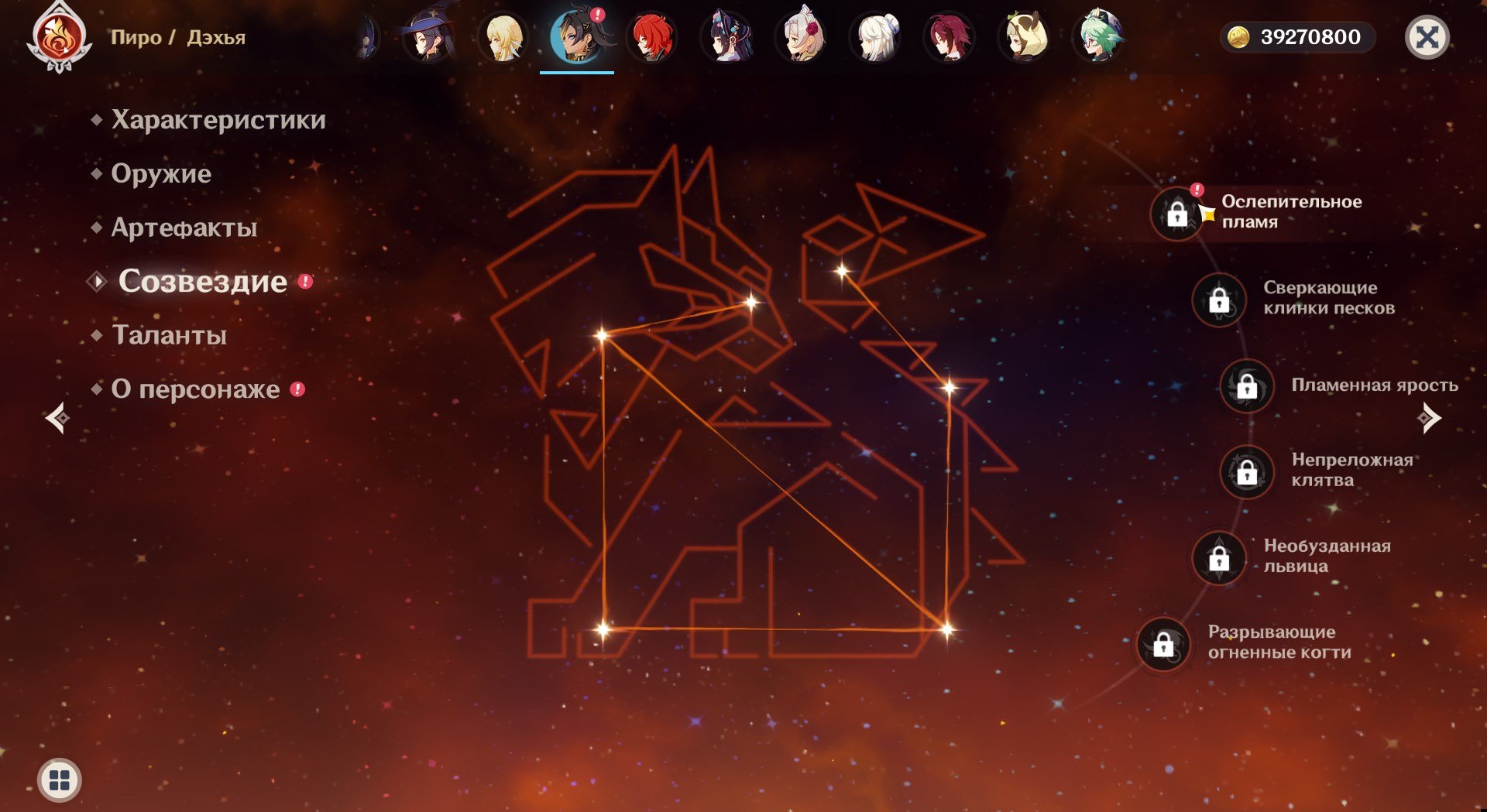Pick the blonde character portrait
The height and width of the screenshot is (812, 1487).
coord(503,37)
